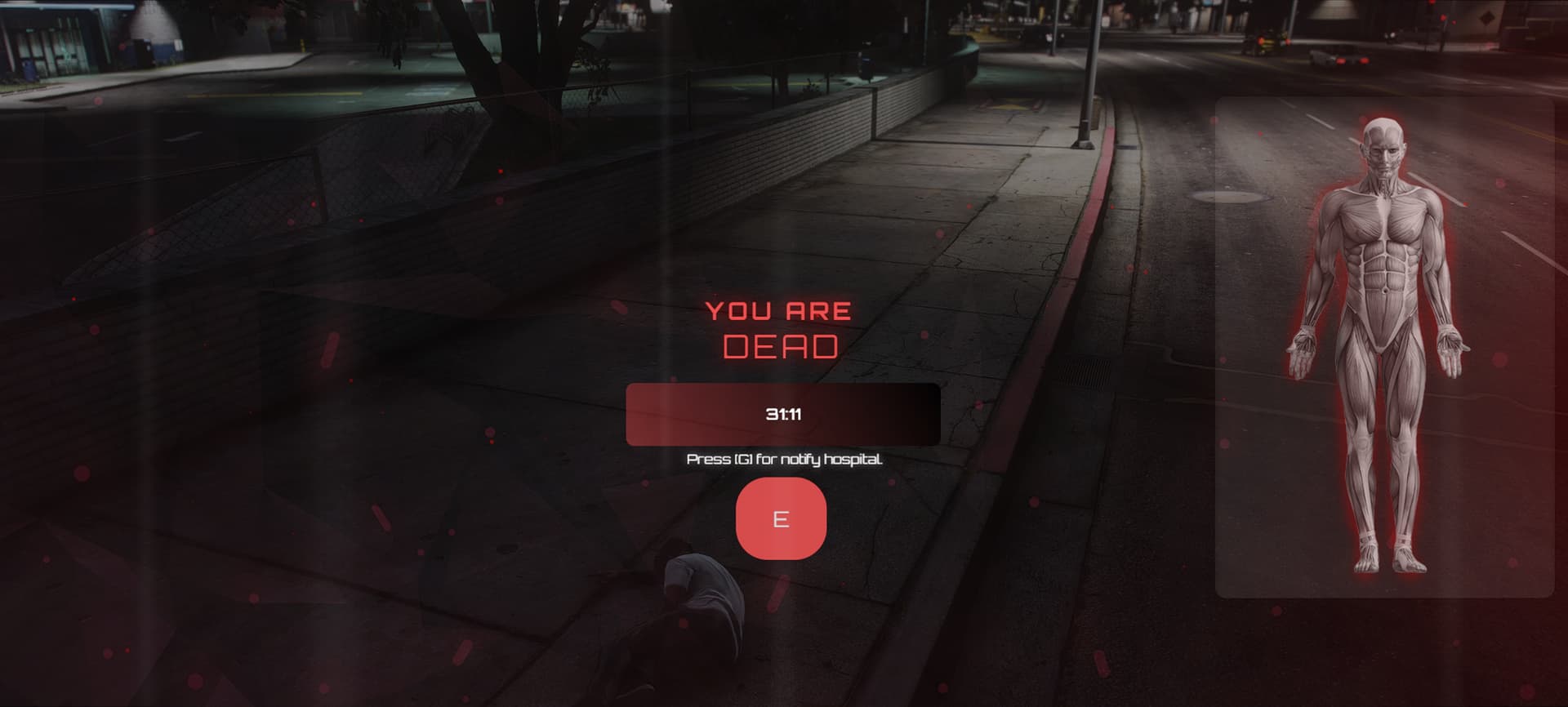
Task: Select the head on the body damage diagram
Action: coord(1383,147)
